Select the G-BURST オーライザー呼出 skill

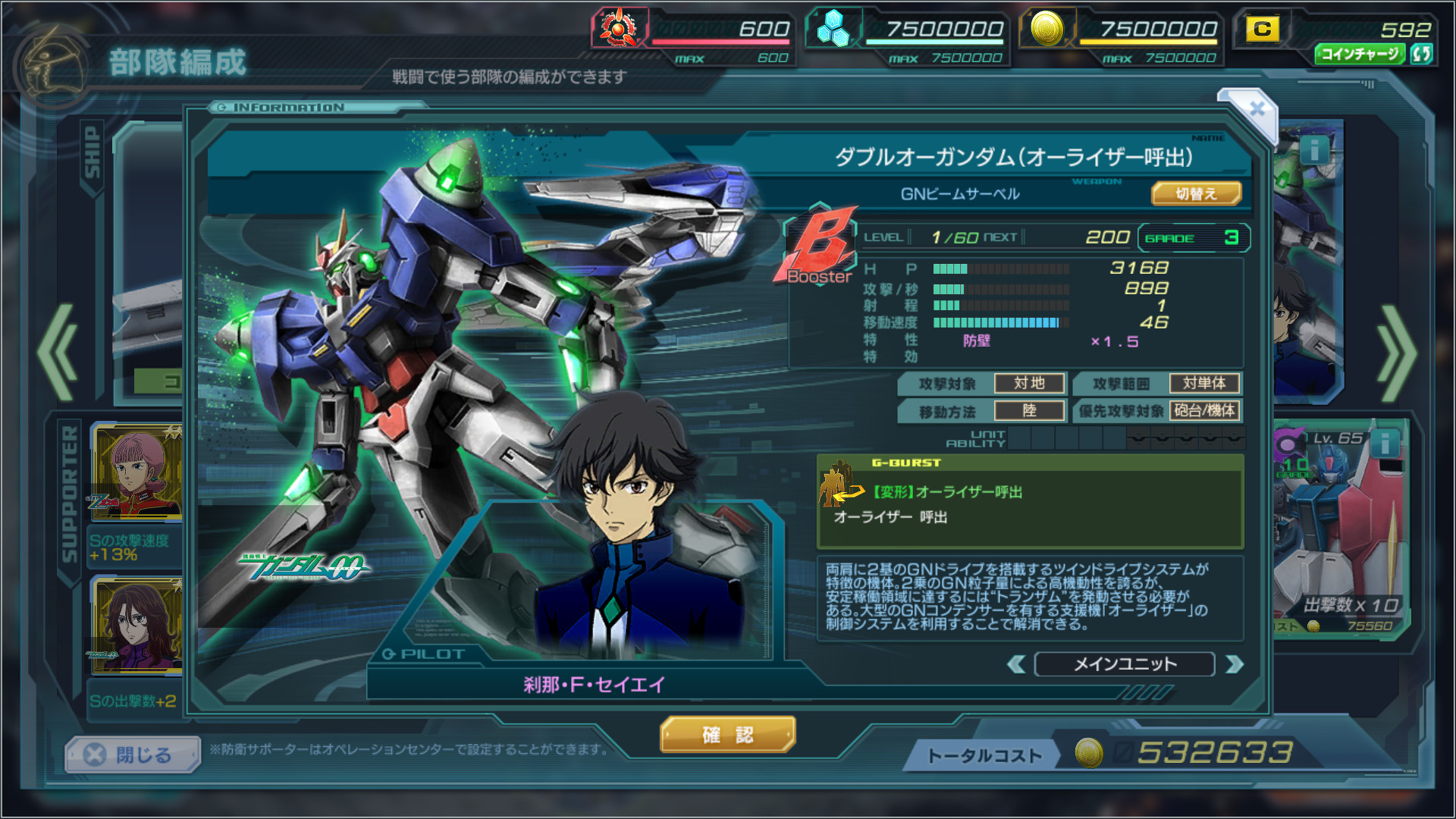click(1030, 501)
